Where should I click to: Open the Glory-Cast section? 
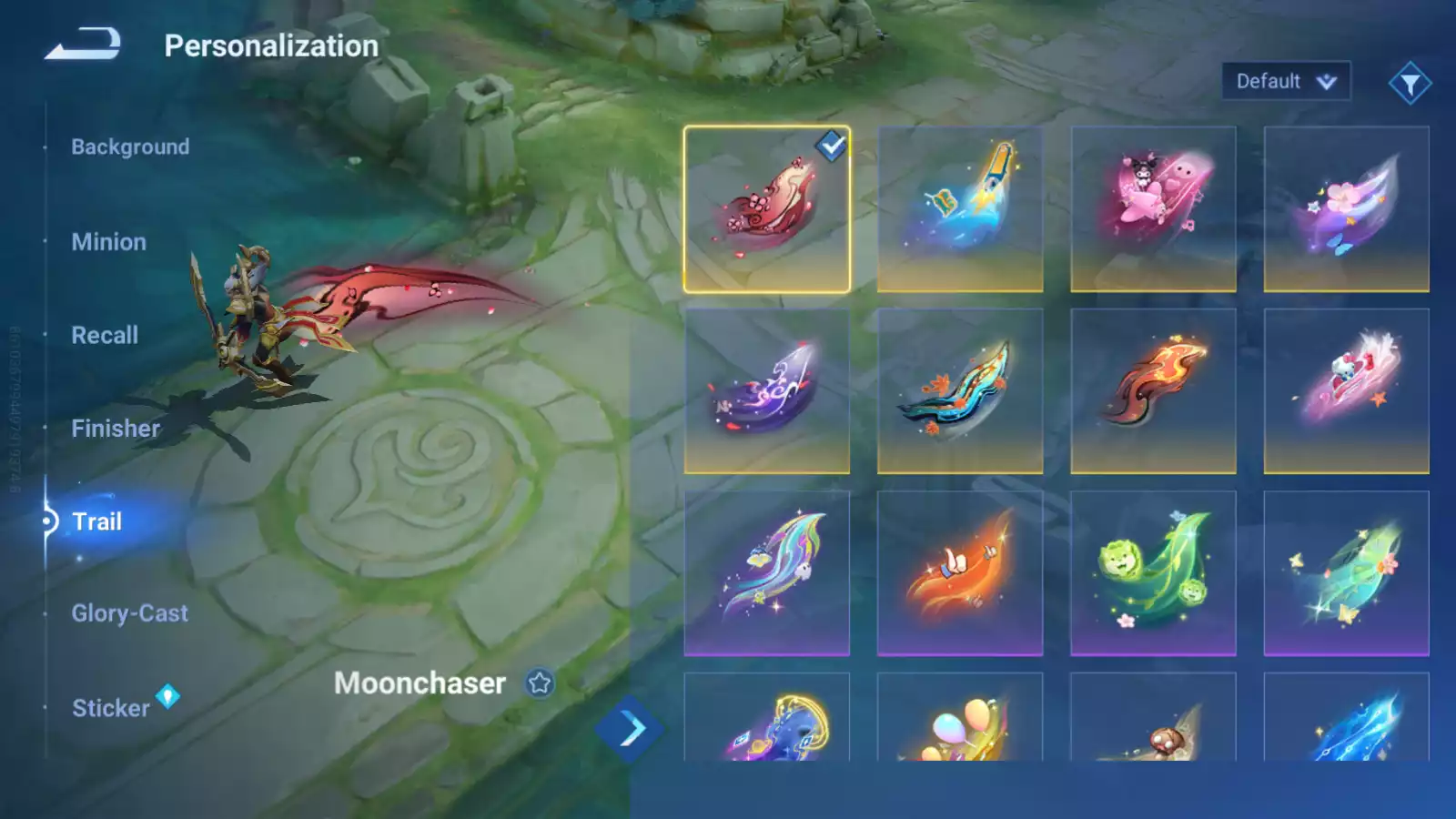click(x=129, y=613)
